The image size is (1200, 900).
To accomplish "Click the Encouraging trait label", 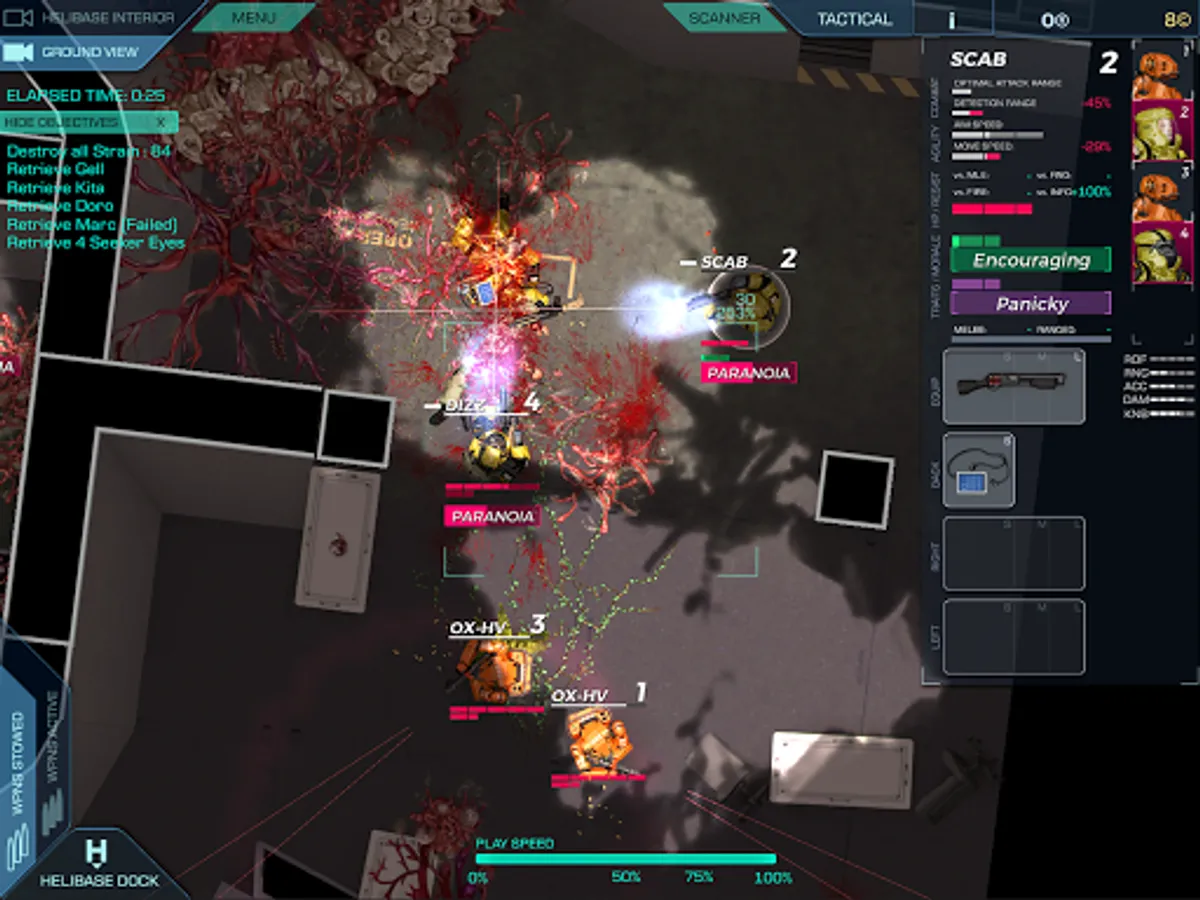I will point(1030,261).
